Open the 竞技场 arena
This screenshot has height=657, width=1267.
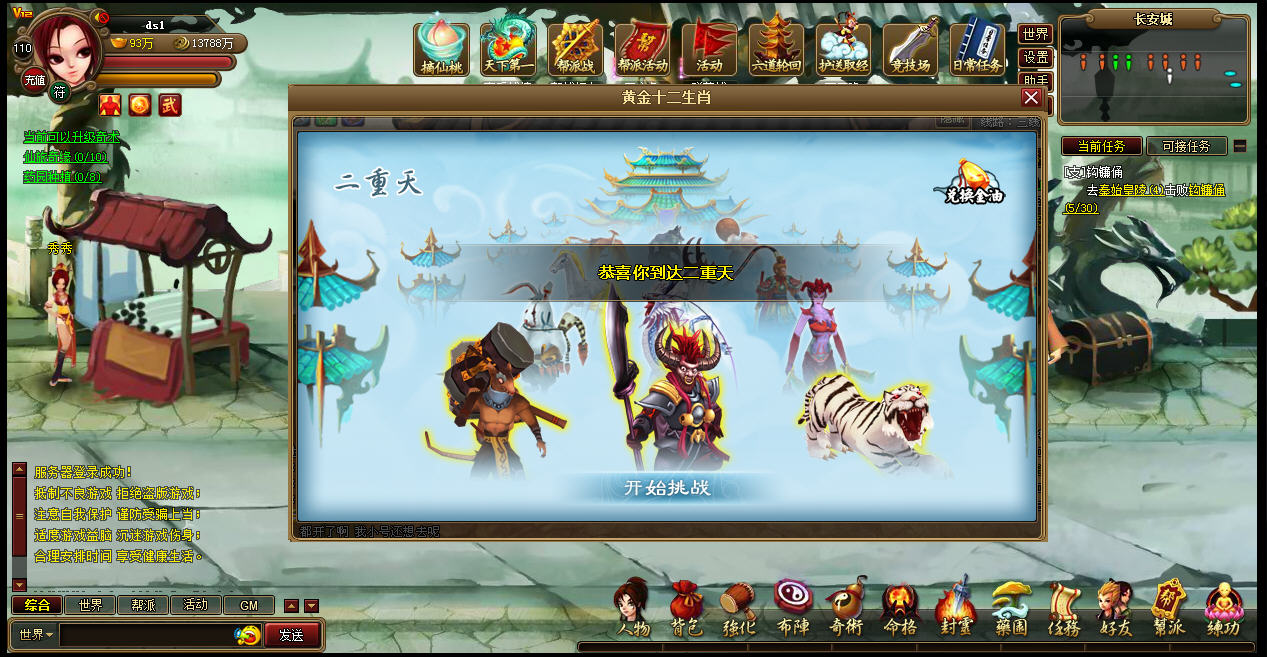[910, 49]
